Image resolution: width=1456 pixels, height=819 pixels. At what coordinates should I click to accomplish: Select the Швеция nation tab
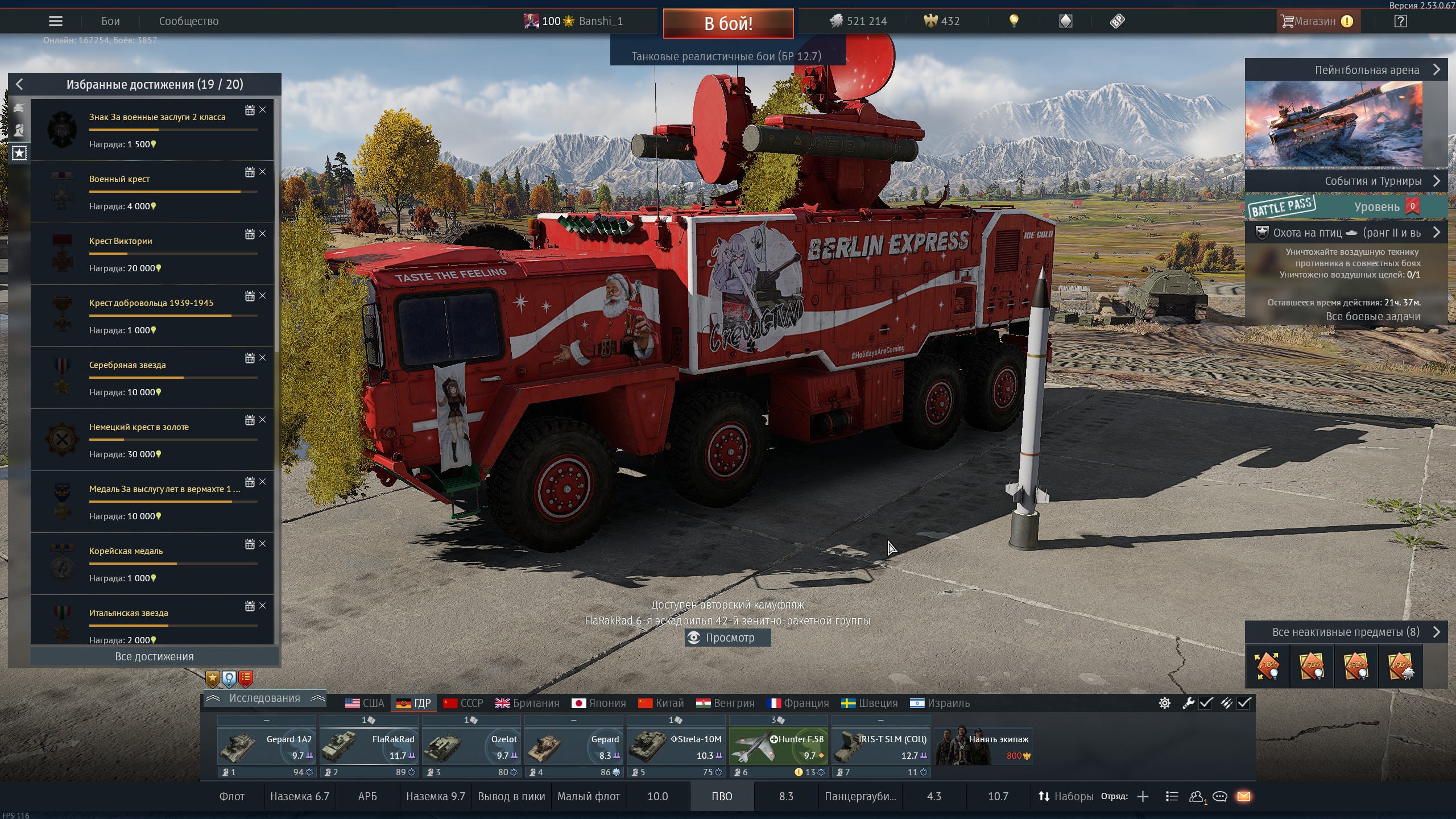tap(870, 703)
